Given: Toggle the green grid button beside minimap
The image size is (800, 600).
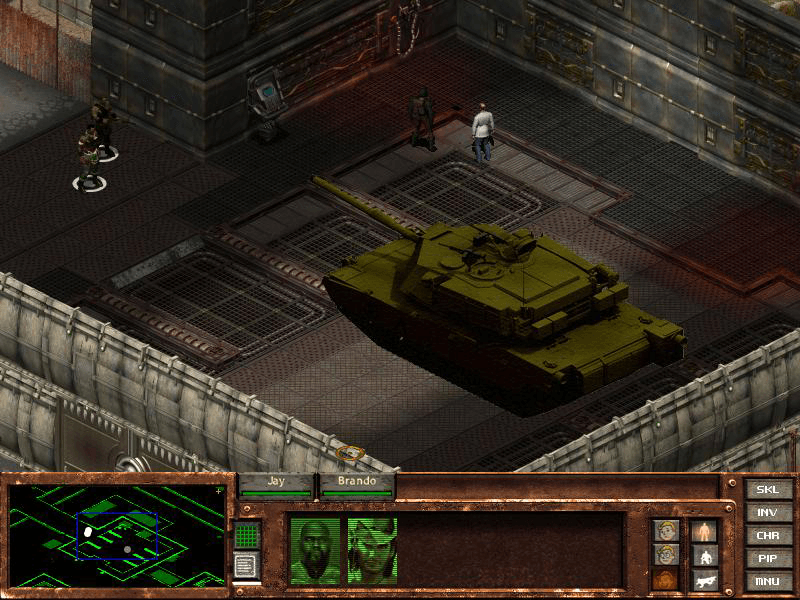Looking at the screenshot, I should coord(247,535).
